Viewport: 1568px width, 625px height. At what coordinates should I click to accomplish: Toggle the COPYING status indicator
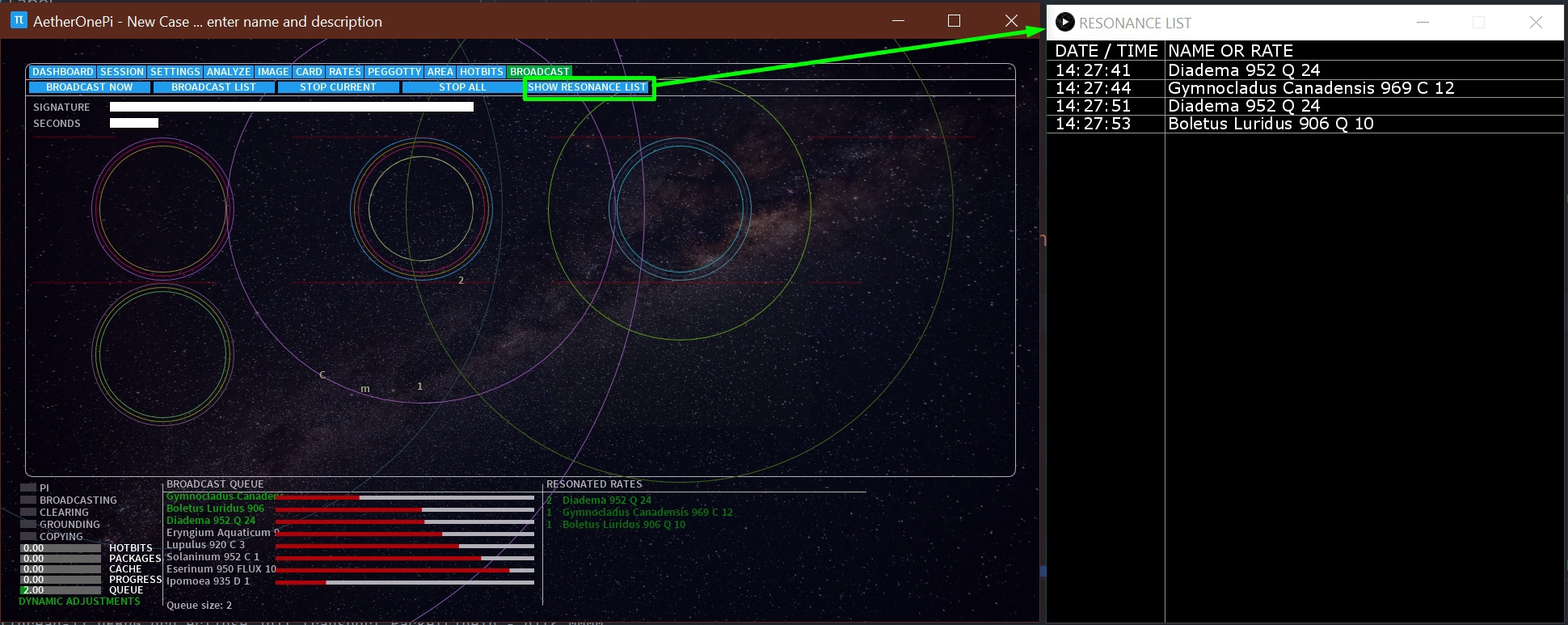click(27, 536)
